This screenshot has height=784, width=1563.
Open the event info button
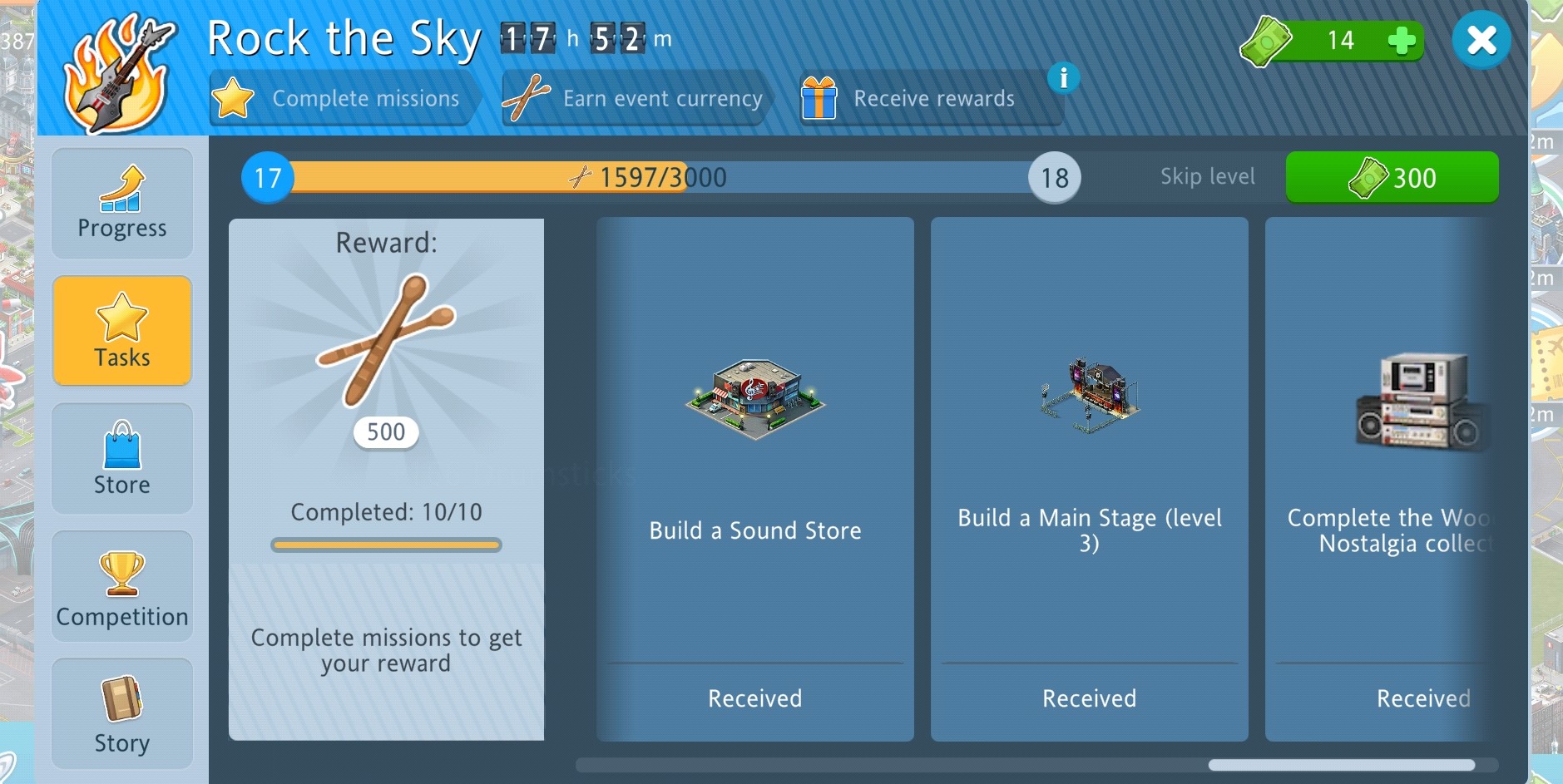[1063, 78]
